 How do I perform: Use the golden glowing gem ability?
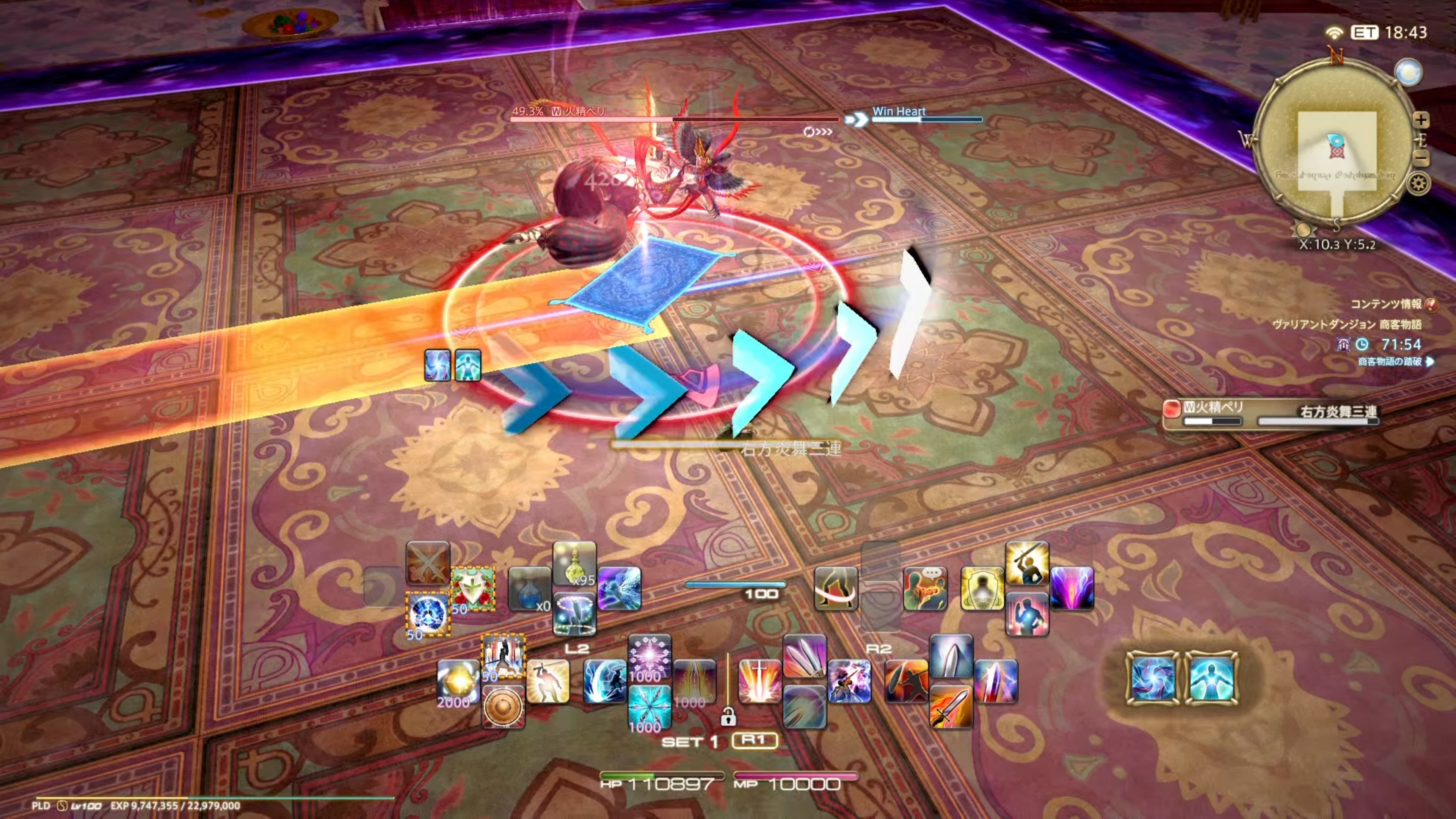458,682
